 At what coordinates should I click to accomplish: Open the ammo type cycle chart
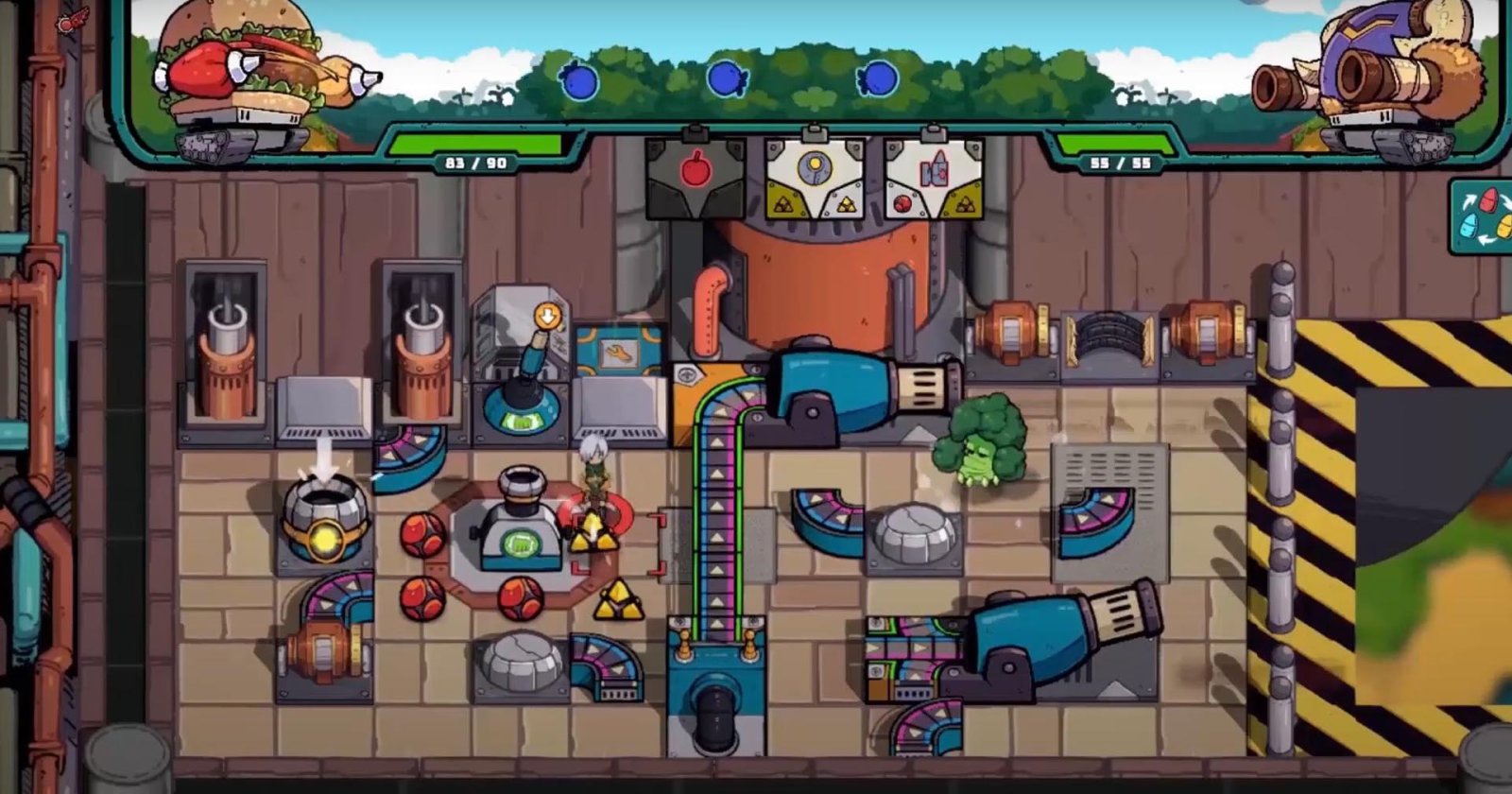pos(1481,217)
